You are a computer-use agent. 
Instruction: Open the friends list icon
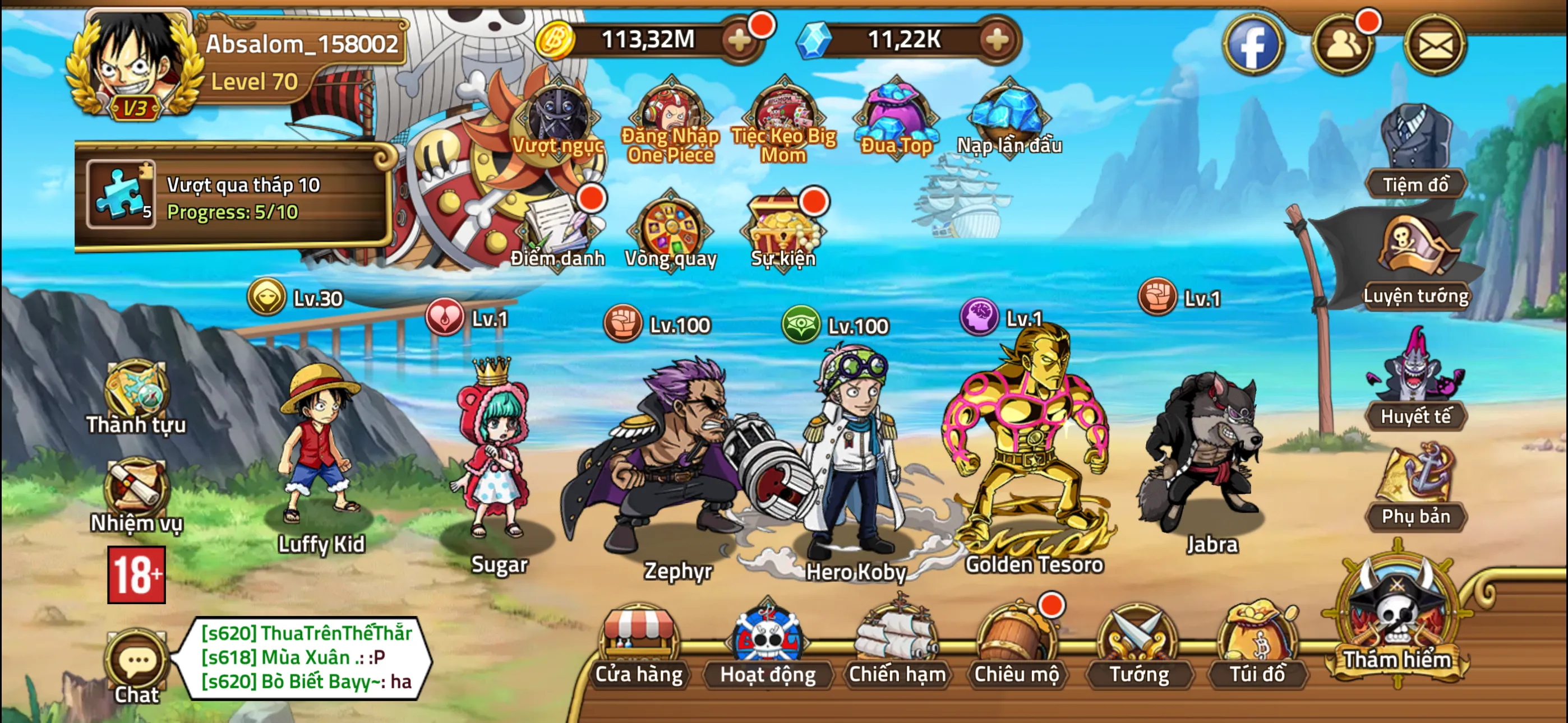point(1343,44)
